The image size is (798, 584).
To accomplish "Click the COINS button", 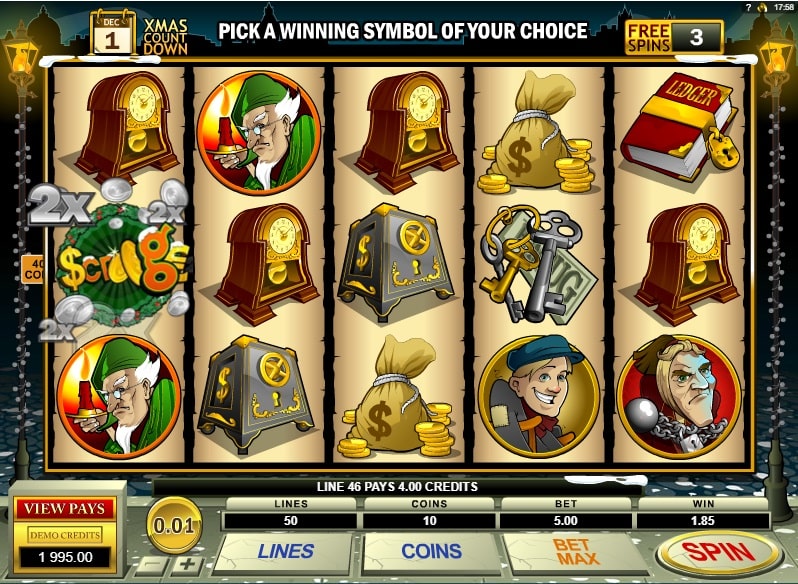I will click(431, 551).
